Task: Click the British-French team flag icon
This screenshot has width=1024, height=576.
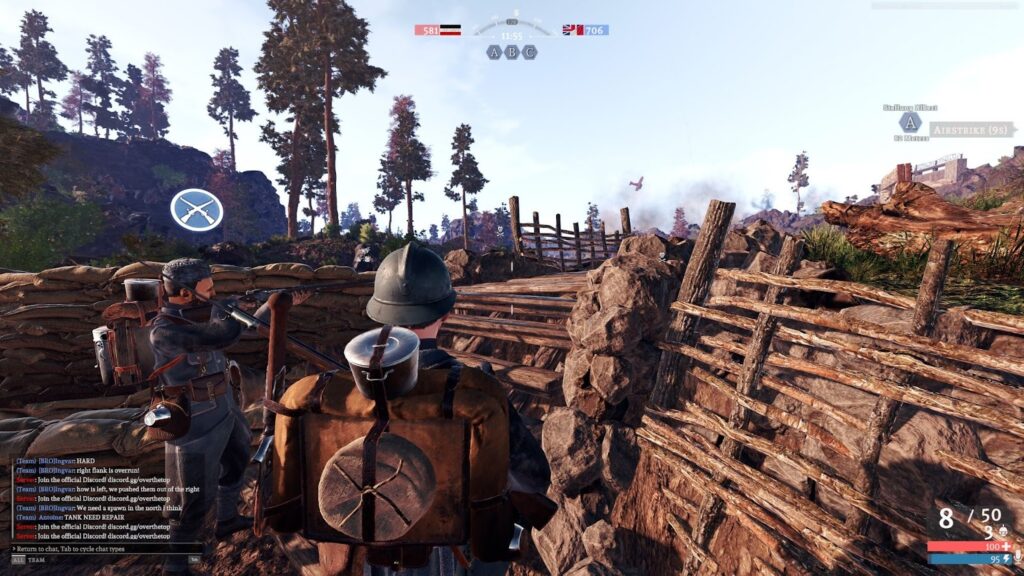Action: tap(572, 30)
